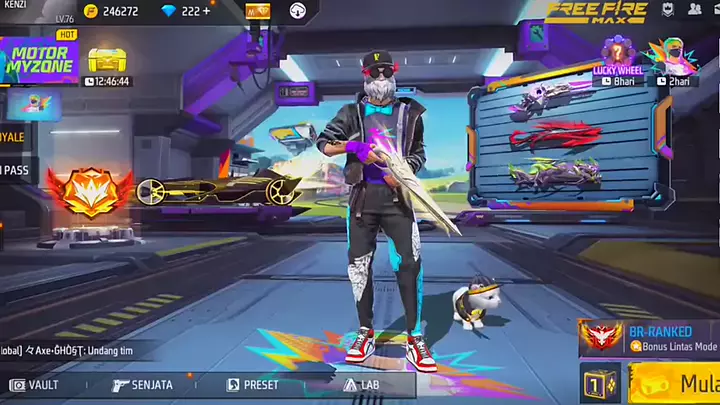Open the speedometer gauge icon
Image resolution: width=720 pixels, height=405 pixels.
coord(297,11)
